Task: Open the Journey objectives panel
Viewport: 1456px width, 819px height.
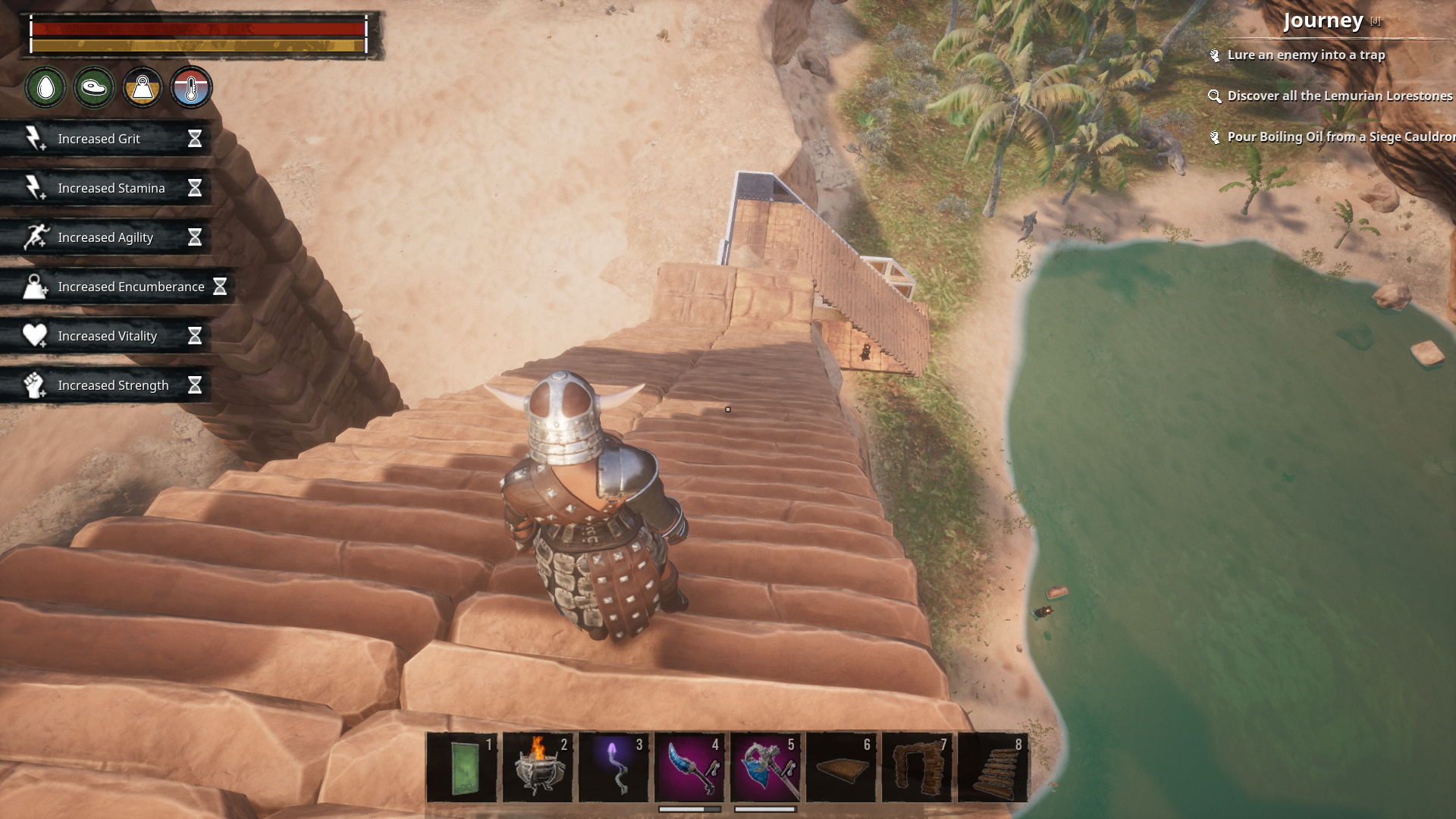Action: tap(1323, 20)
